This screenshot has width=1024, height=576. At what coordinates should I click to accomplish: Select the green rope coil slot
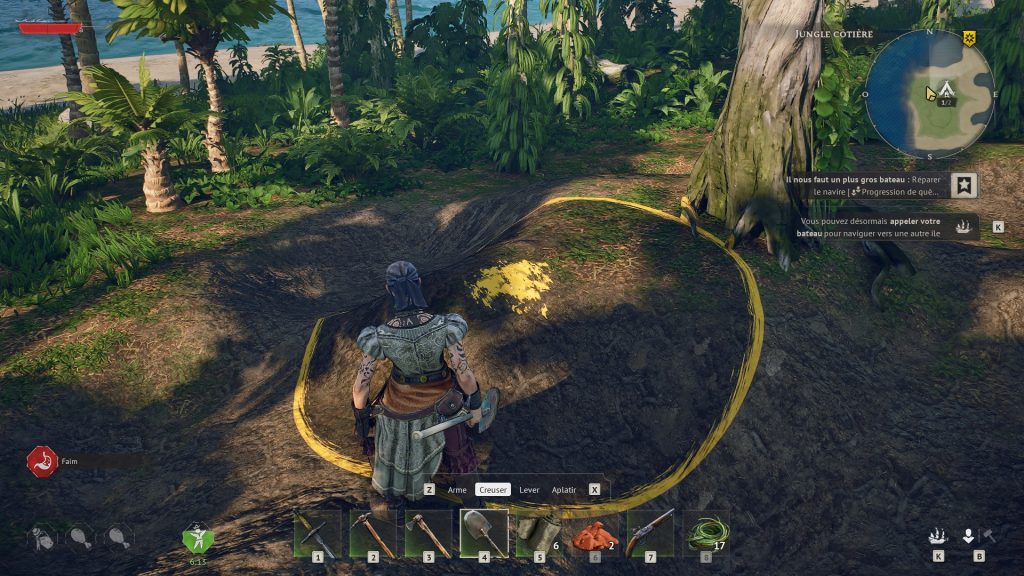coord(706,532)
